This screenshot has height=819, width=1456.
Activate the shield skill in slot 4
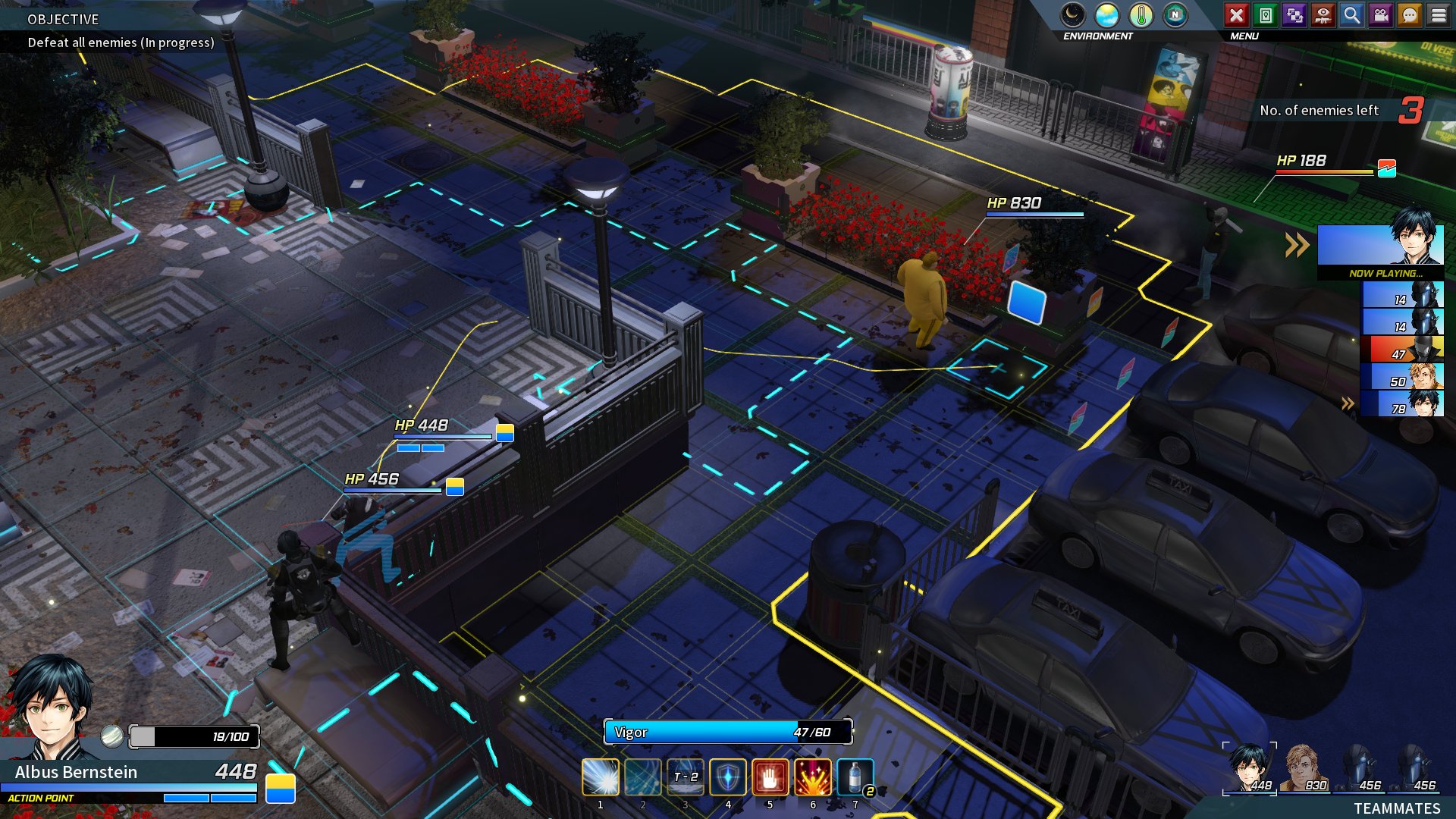click(728, 776)
